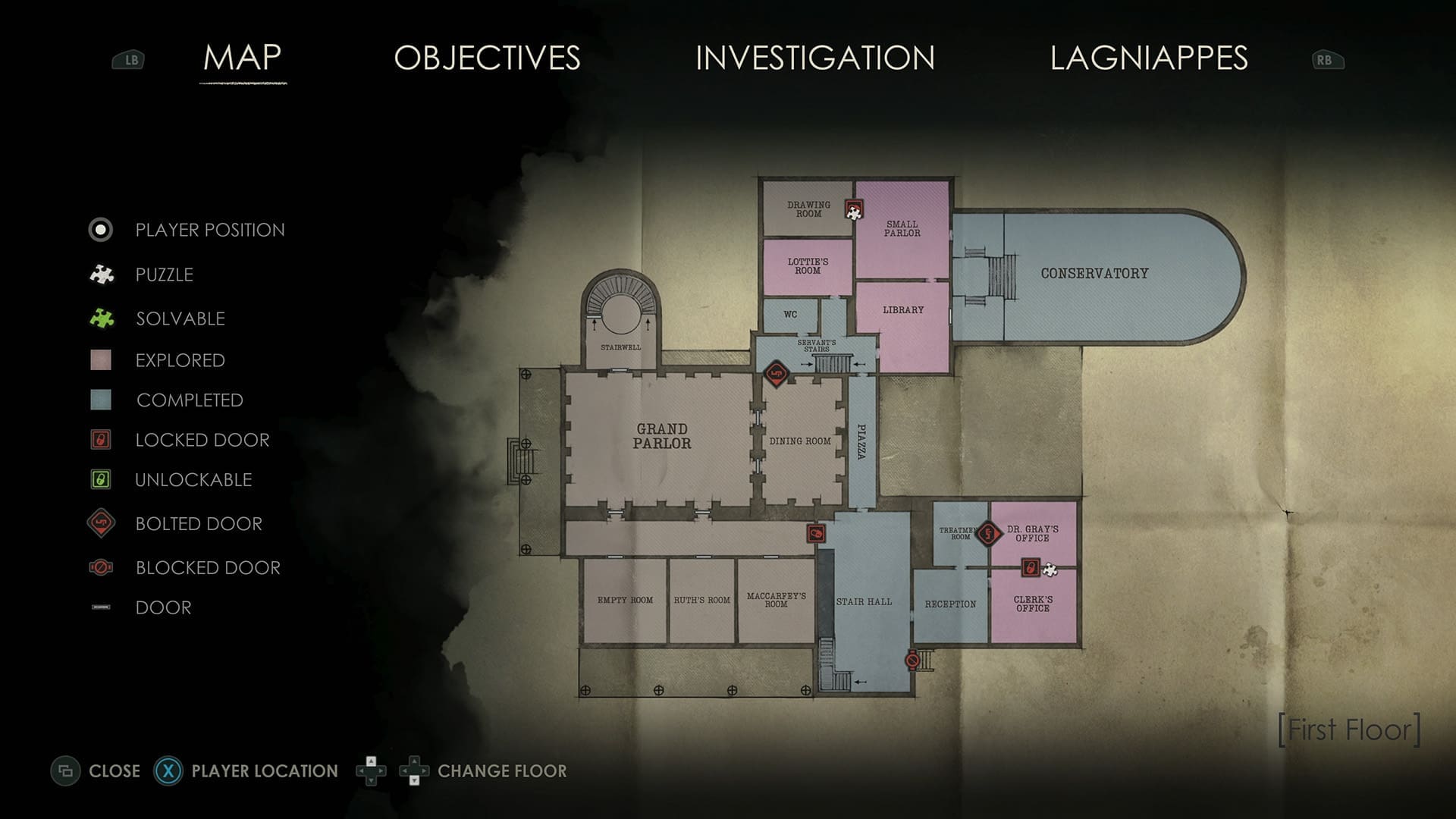Click the RB bumper icon

pos(1328,59)
